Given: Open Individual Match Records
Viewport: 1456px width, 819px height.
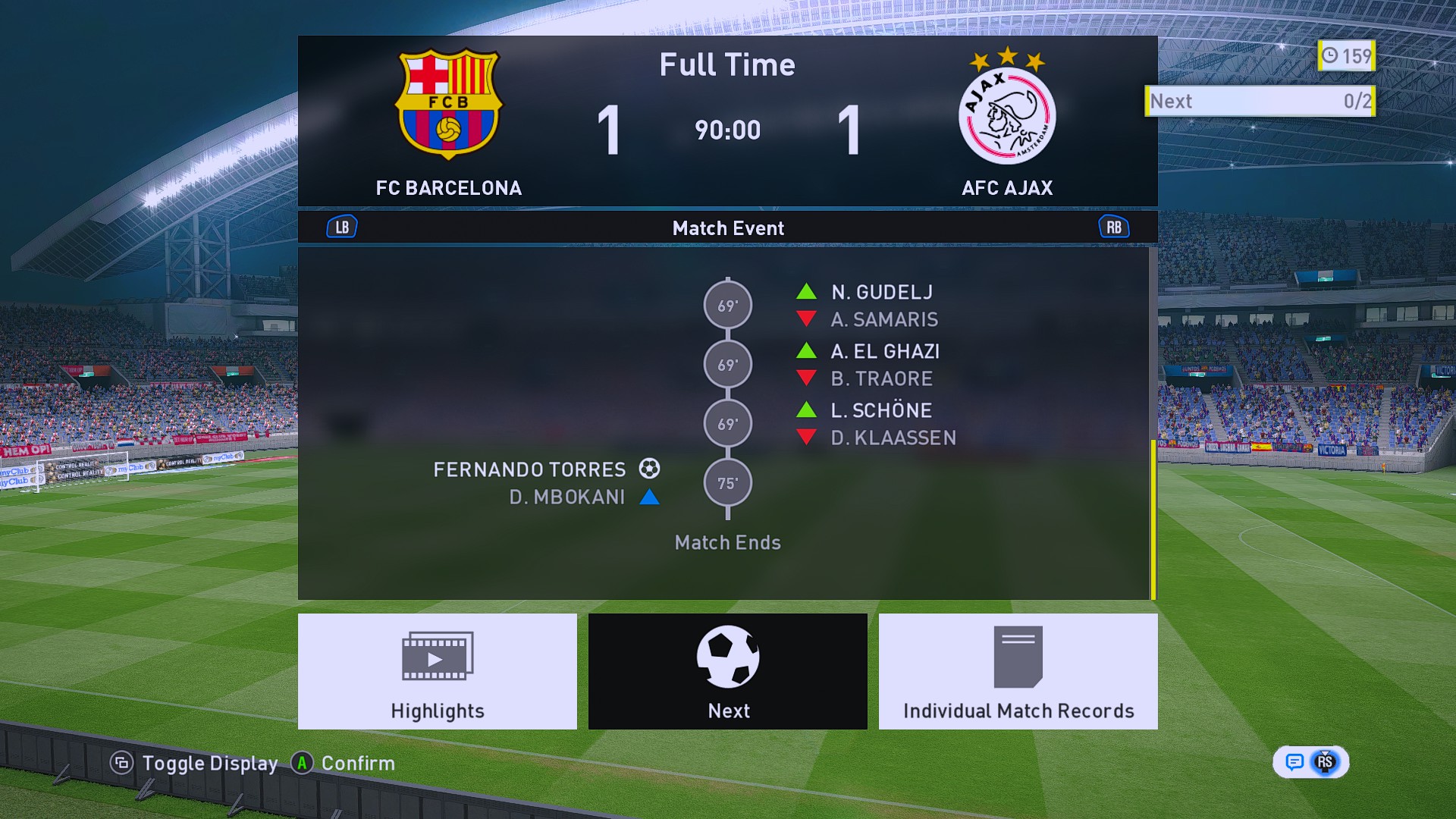Looking at the screenshot, I should pos(1018,671).
